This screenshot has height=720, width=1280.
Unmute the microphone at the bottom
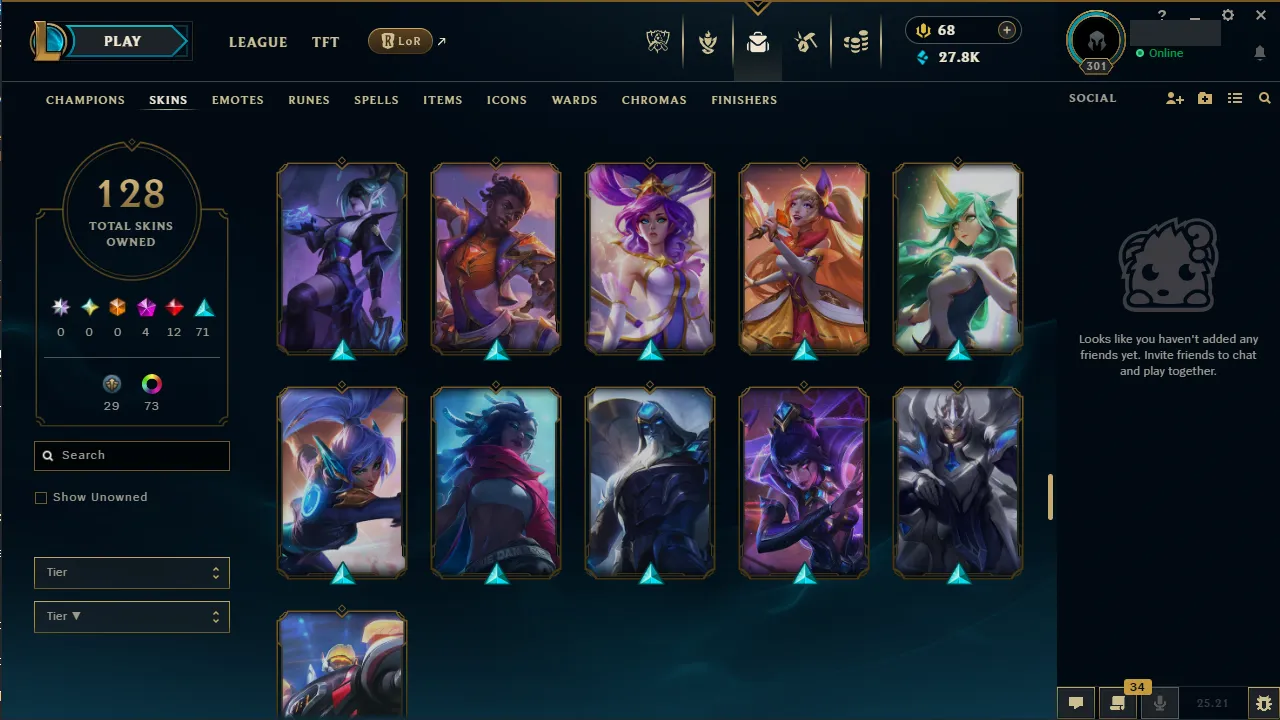[x=1159, y=705]
